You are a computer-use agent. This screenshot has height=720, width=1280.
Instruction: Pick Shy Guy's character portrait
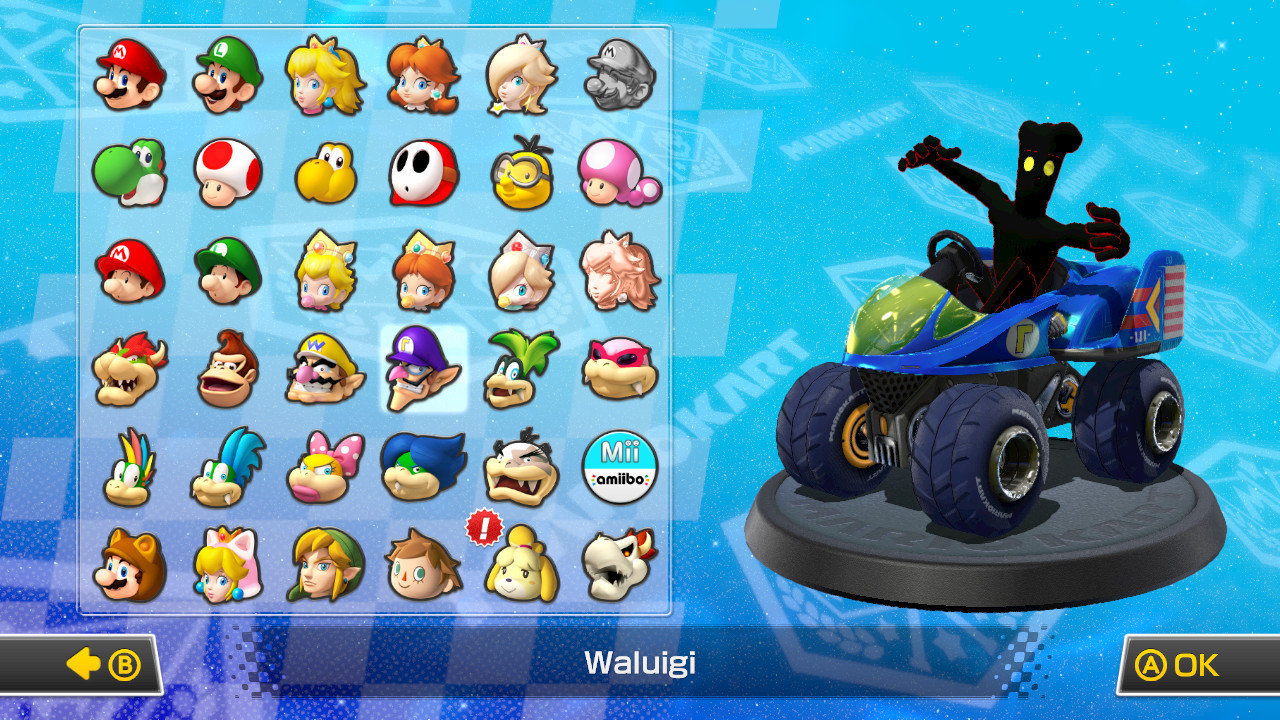pyautogui.click(x=423, y=172)
